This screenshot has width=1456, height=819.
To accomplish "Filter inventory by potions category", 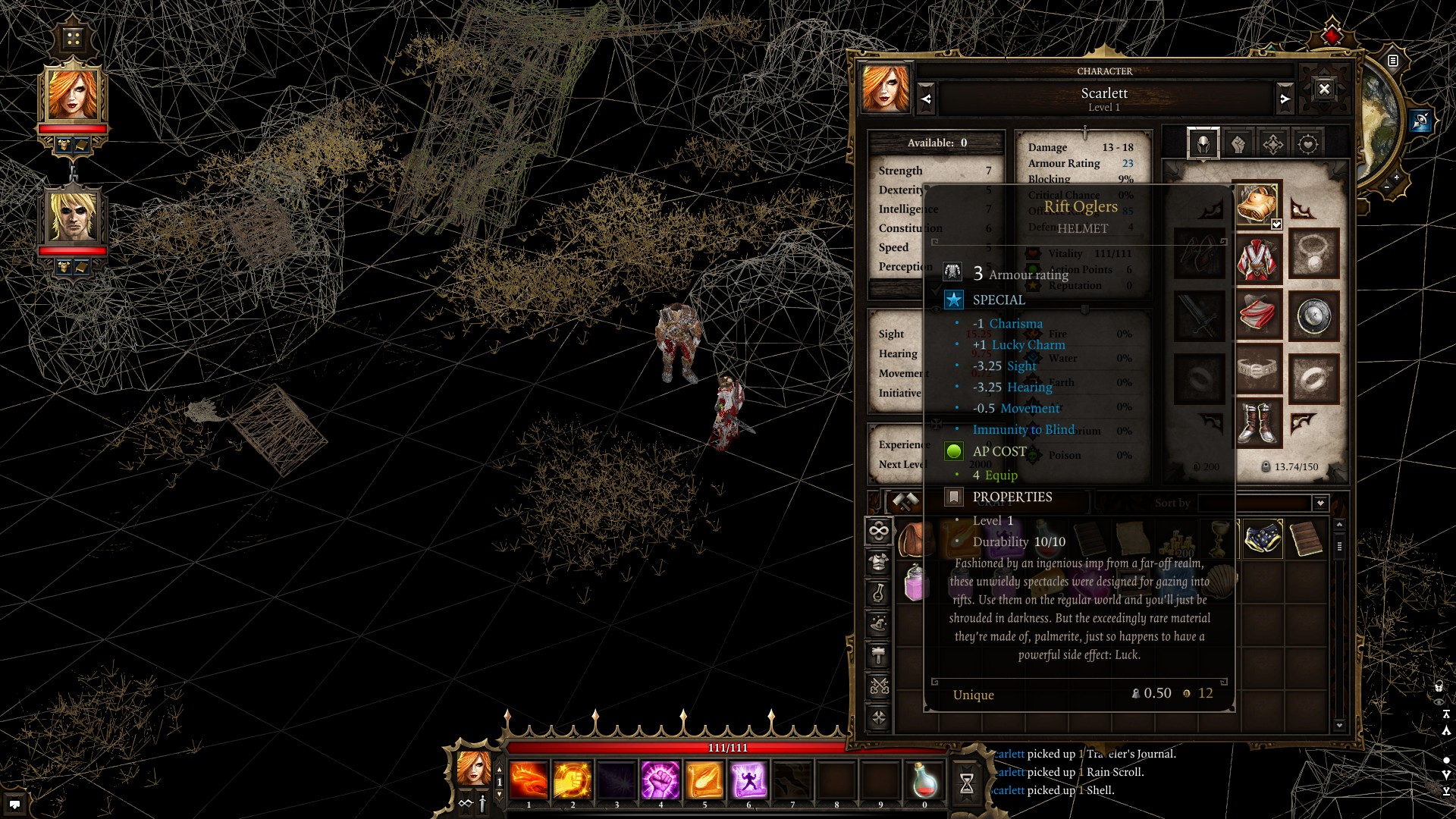I will coord(879,593).
